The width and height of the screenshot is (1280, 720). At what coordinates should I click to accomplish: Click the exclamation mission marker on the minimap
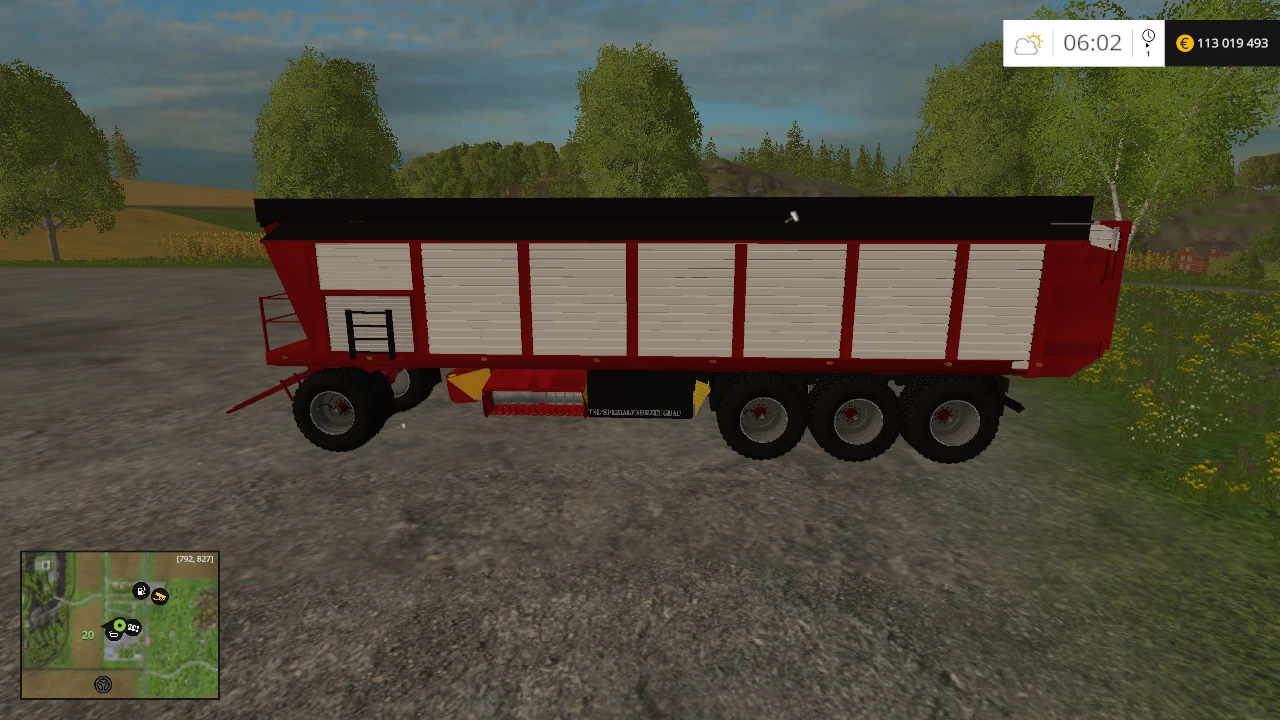[134, 627]
